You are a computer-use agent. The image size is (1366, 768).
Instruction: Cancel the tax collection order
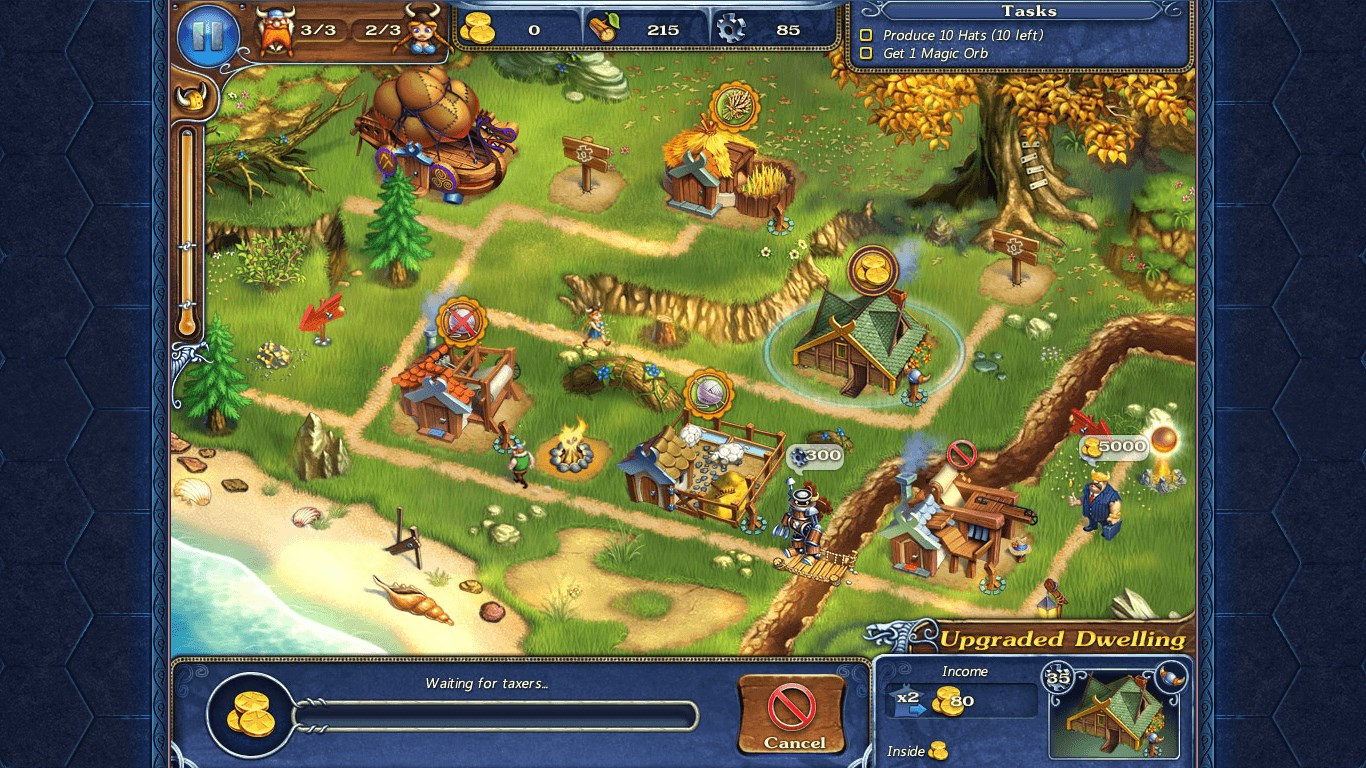pos(792,714)
